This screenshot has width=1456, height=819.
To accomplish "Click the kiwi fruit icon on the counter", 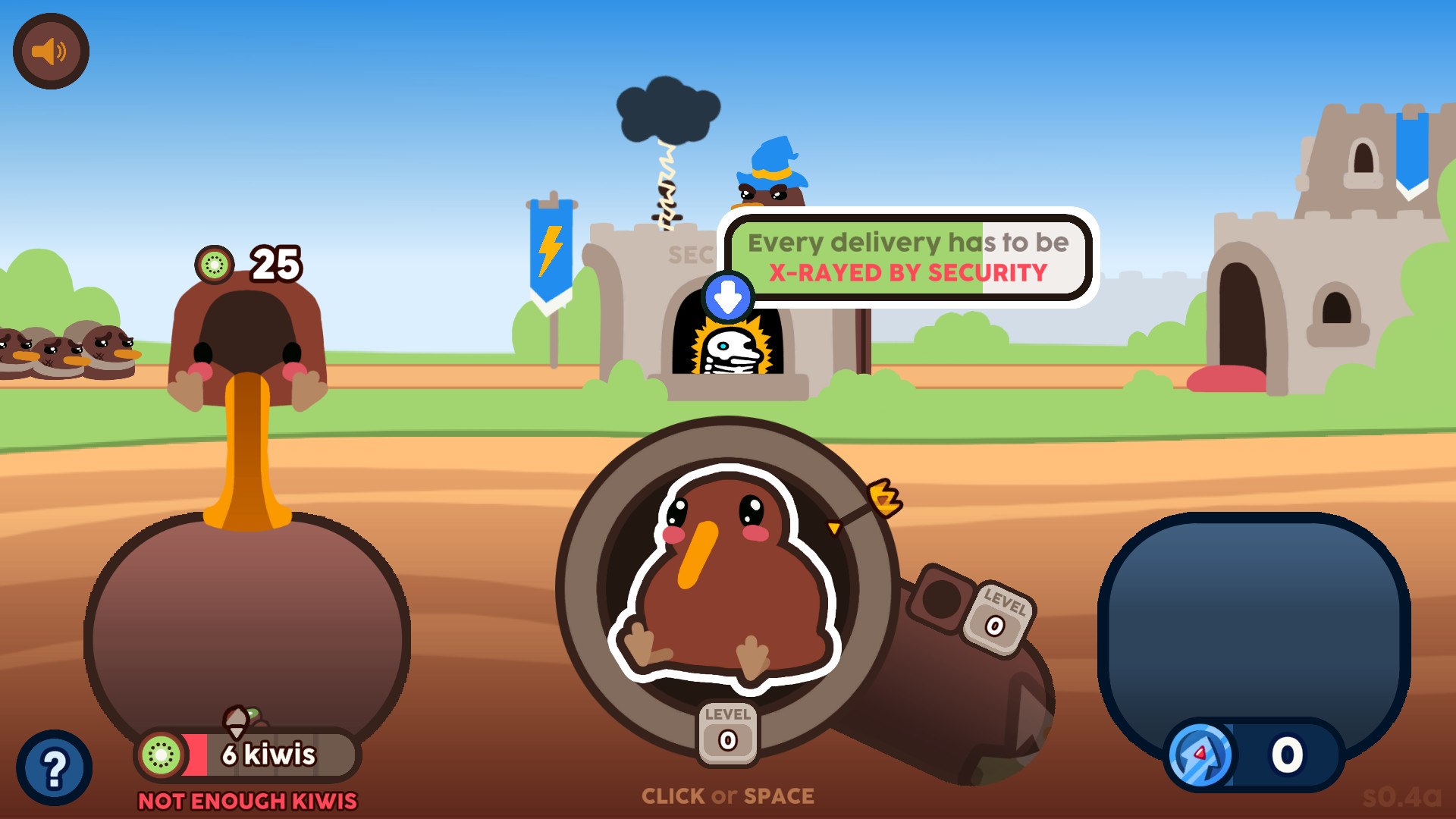I will 162,755.
